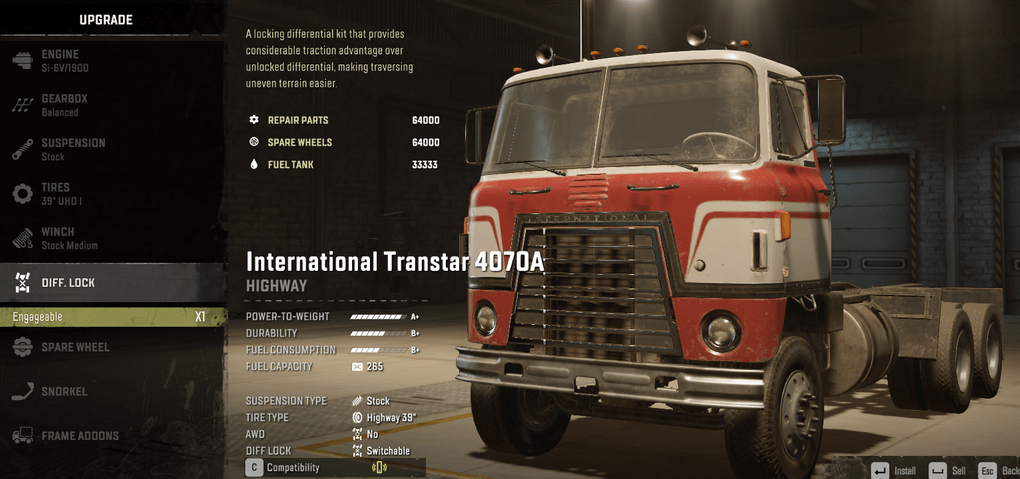Open the Spare Wheel category
The width and height of the screenshot is (1020, 479).
75,347
